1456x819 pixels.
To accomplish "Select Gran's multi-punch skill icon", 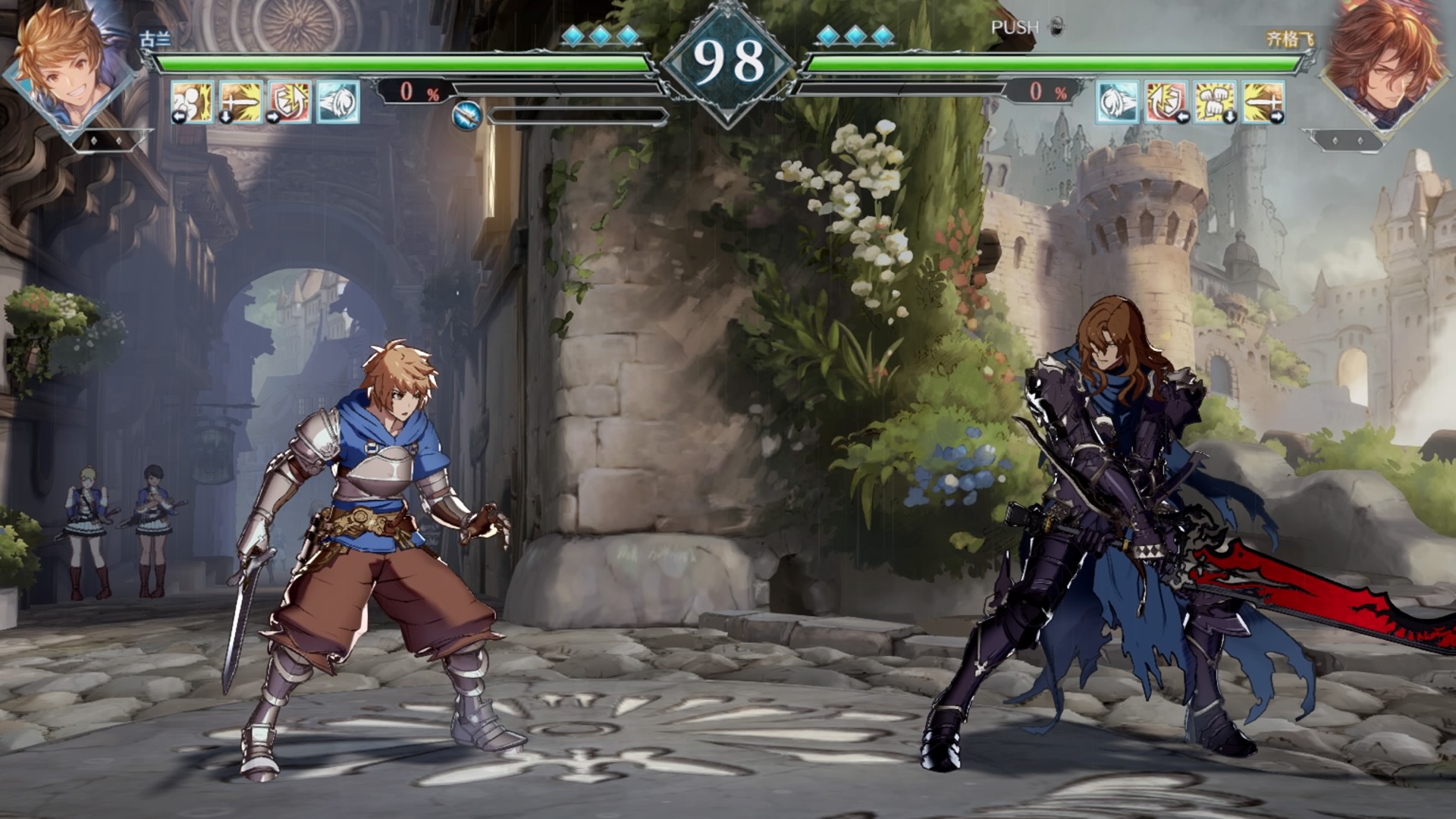I will [192, 102].
